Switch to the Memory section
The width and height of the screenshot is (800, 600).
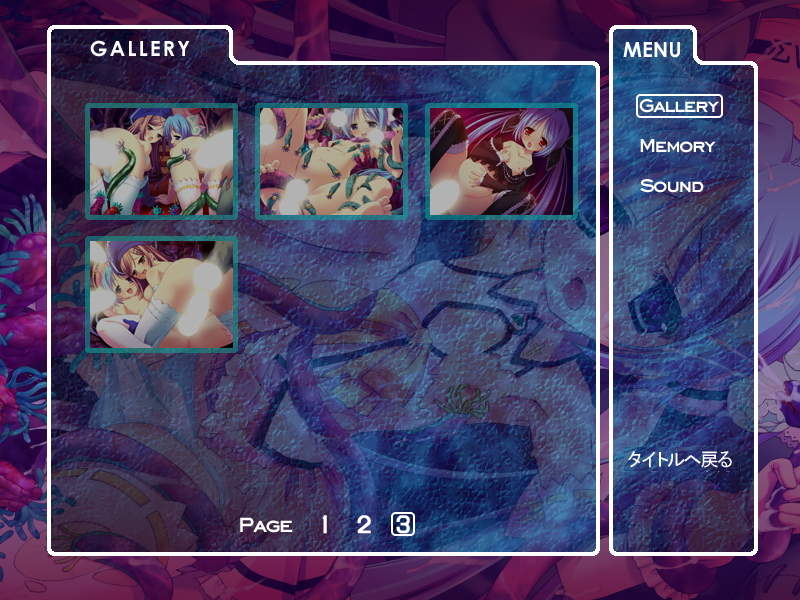click(x=677, y=146)
